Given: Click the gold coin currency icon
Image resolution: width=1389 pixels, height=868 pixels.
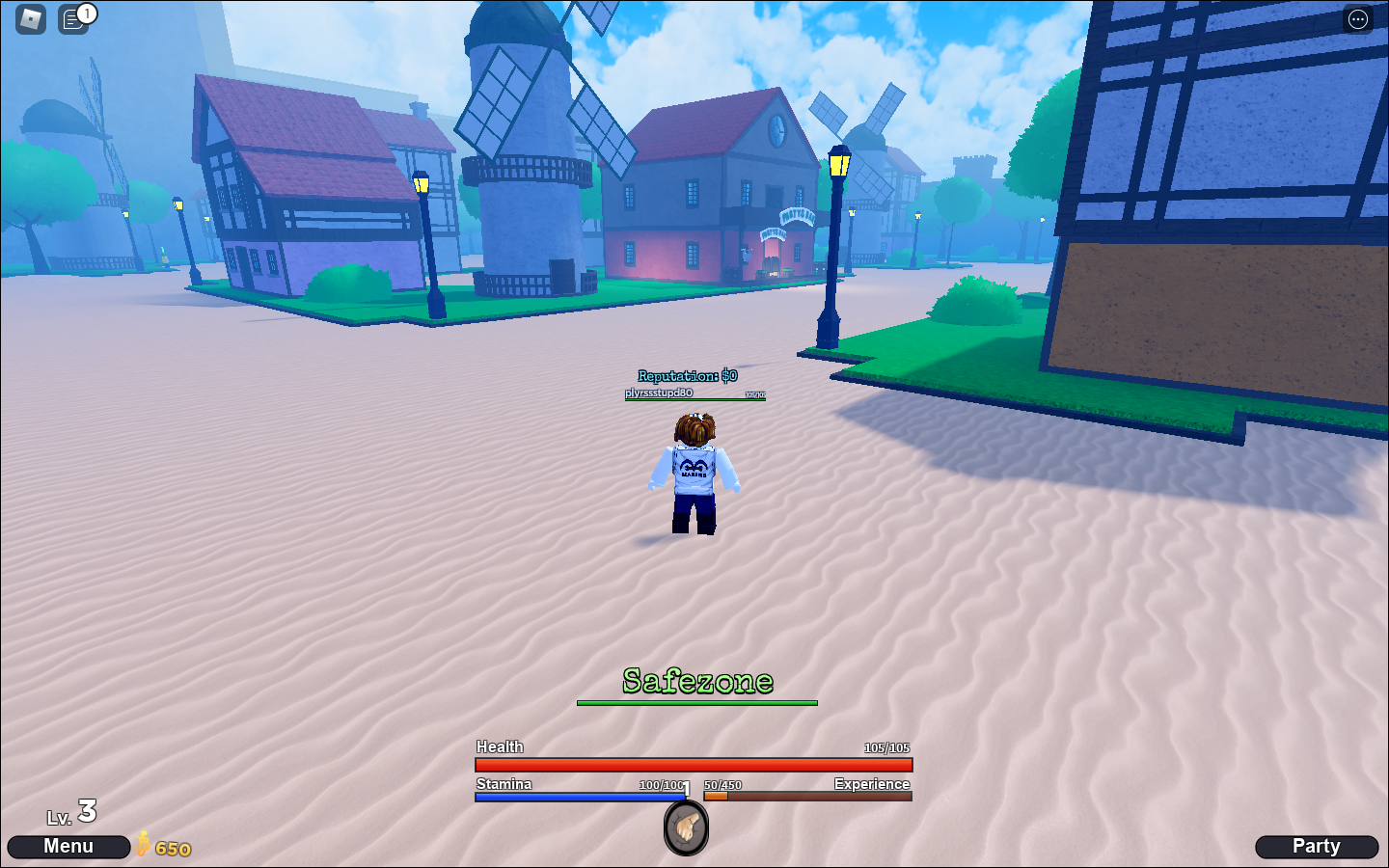Looking at the screenshot, I should pyautogui.click(x=141, y=847).
